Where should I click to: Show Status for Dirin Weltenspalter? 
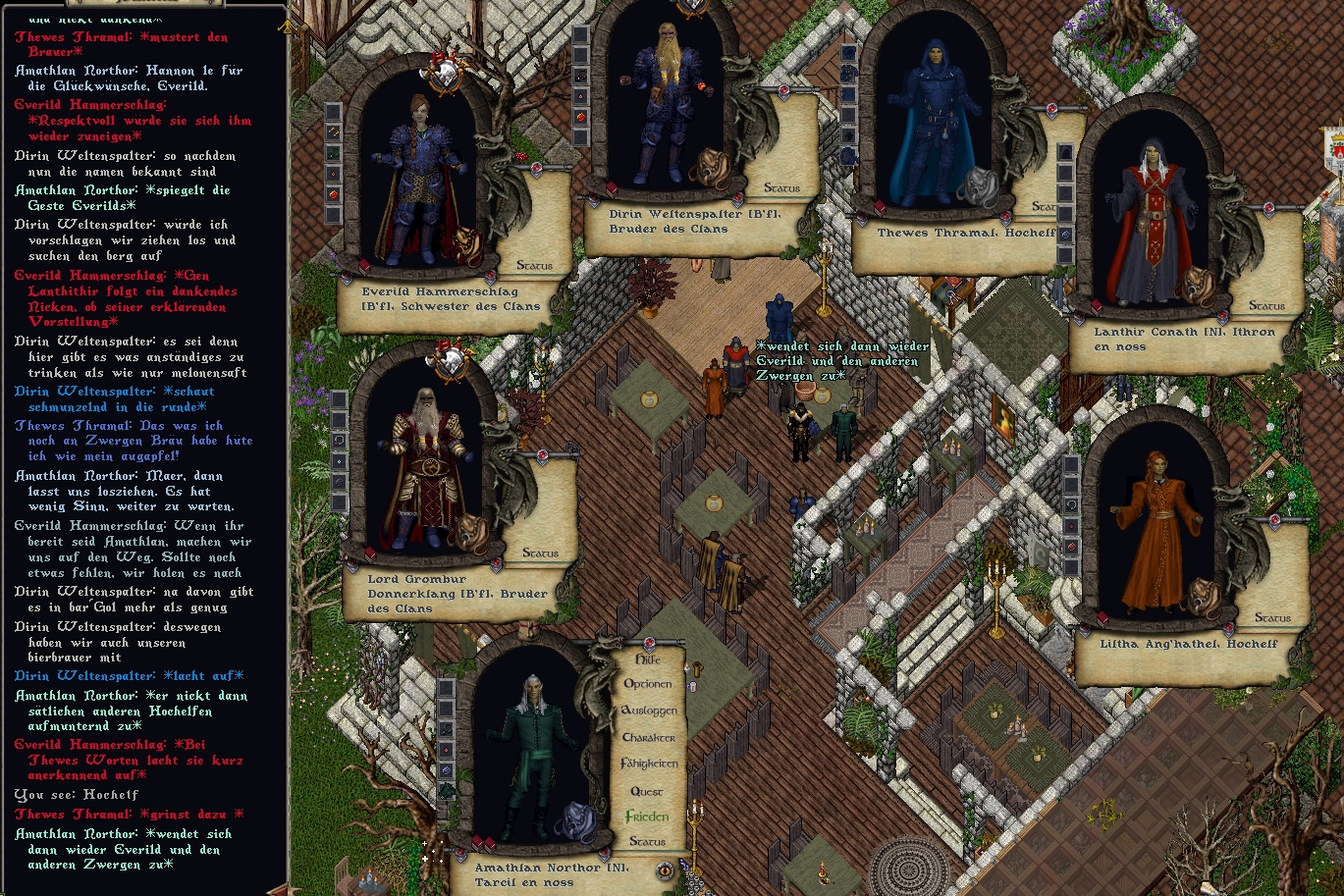[781, 188]
